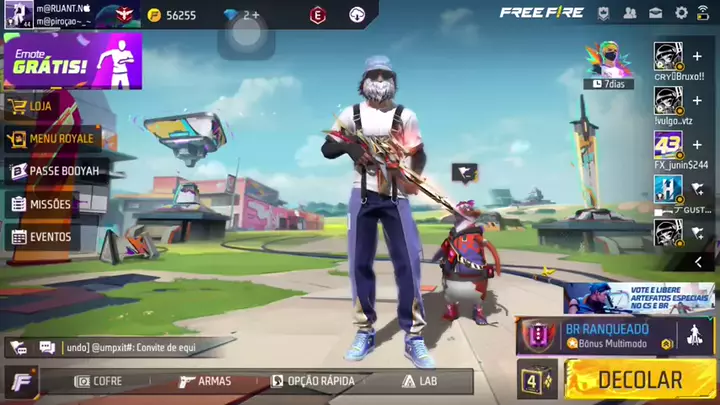Image resolution: width=720 pixels, height=405 pixels.
Task: Open the friends list icon
Action: (630, 13)
